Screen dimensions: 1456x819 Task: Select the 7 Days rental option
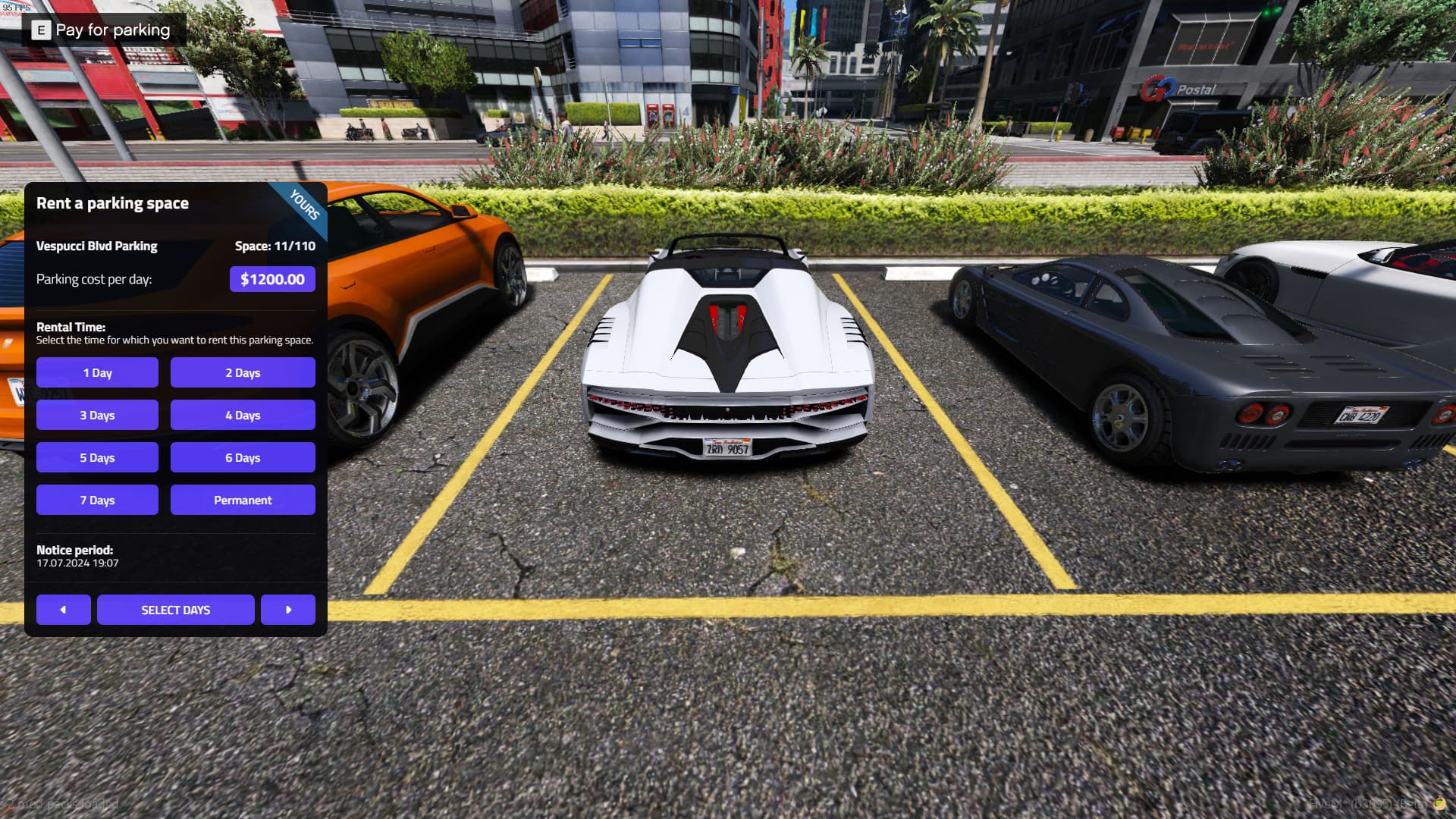(97, 500)
